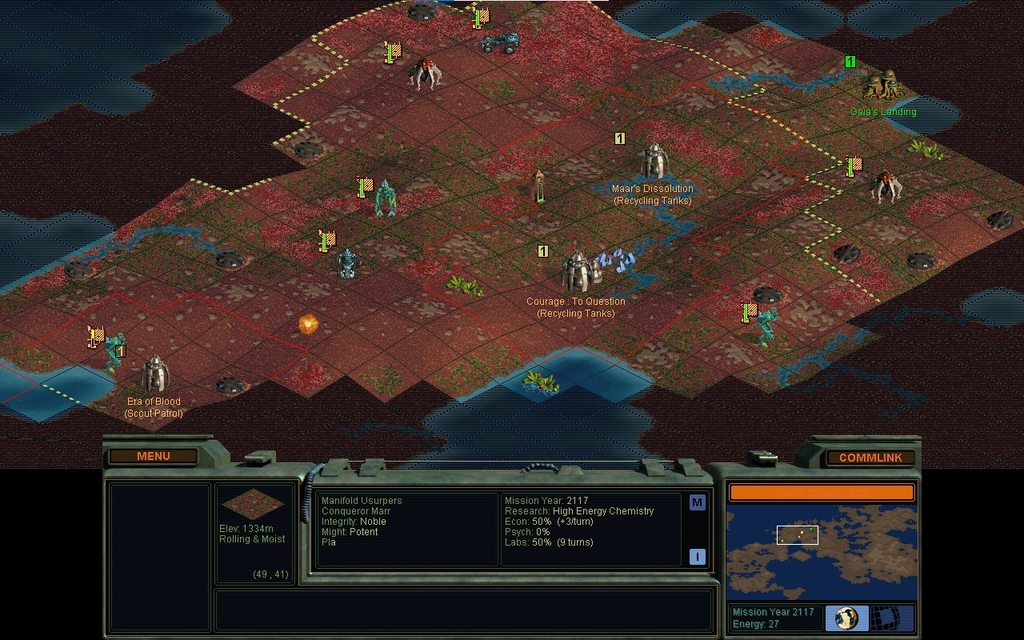Open the MENU button
Viewport: 1024px width, 640px height.
point(153,456)
